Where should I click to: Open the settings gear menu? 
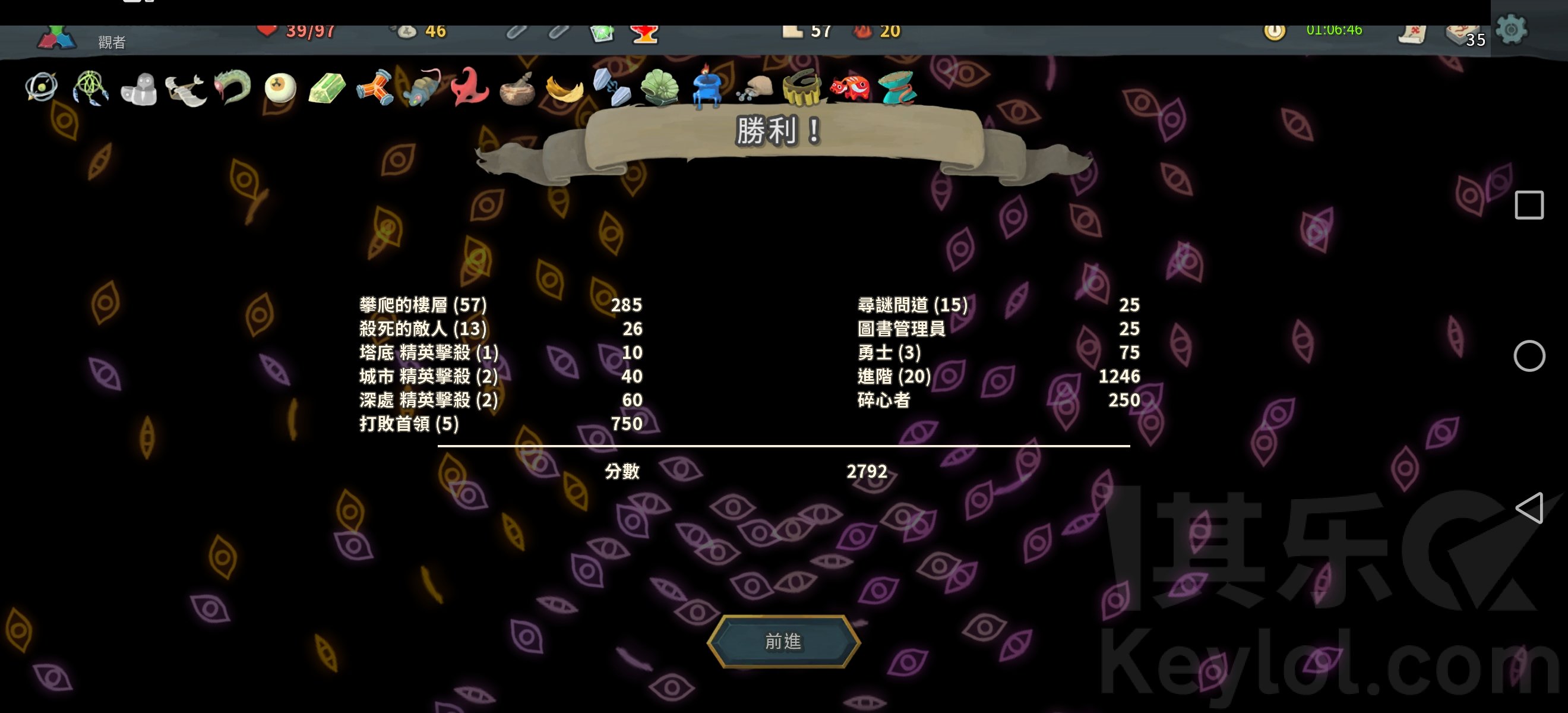point(1512,29)
